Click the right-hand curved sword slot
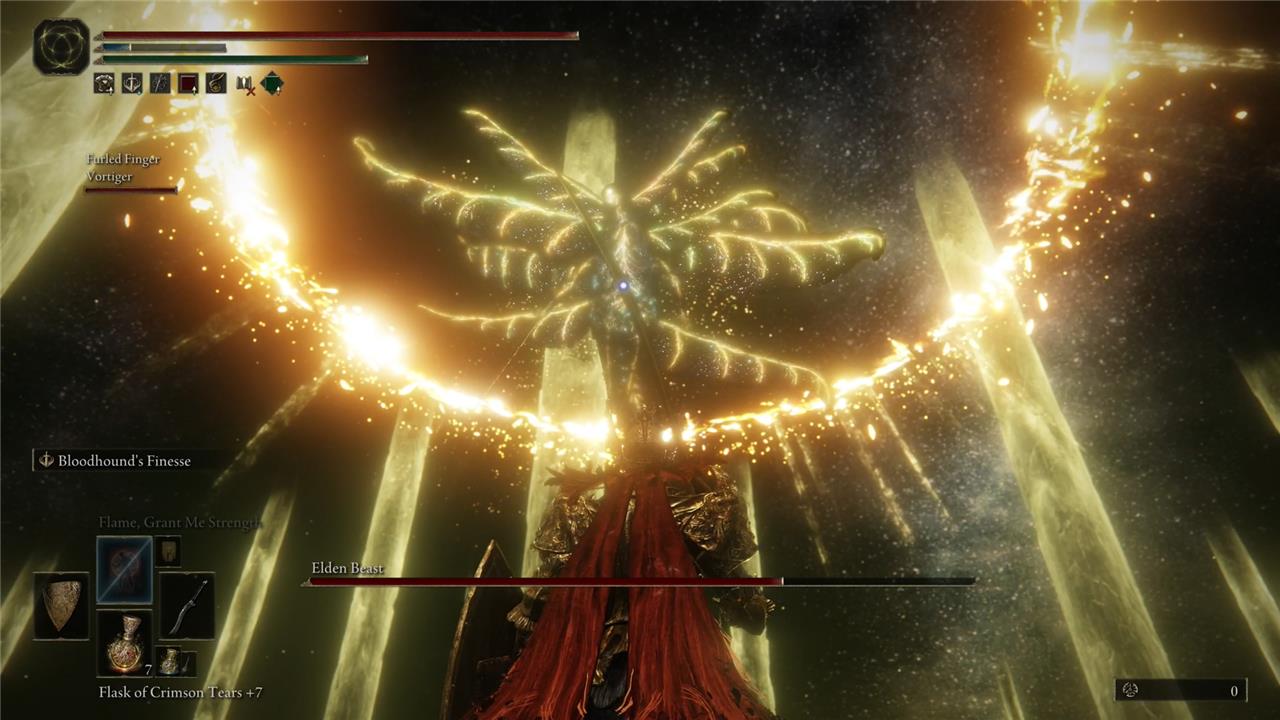1280x720 pixels. click(187, 605)
